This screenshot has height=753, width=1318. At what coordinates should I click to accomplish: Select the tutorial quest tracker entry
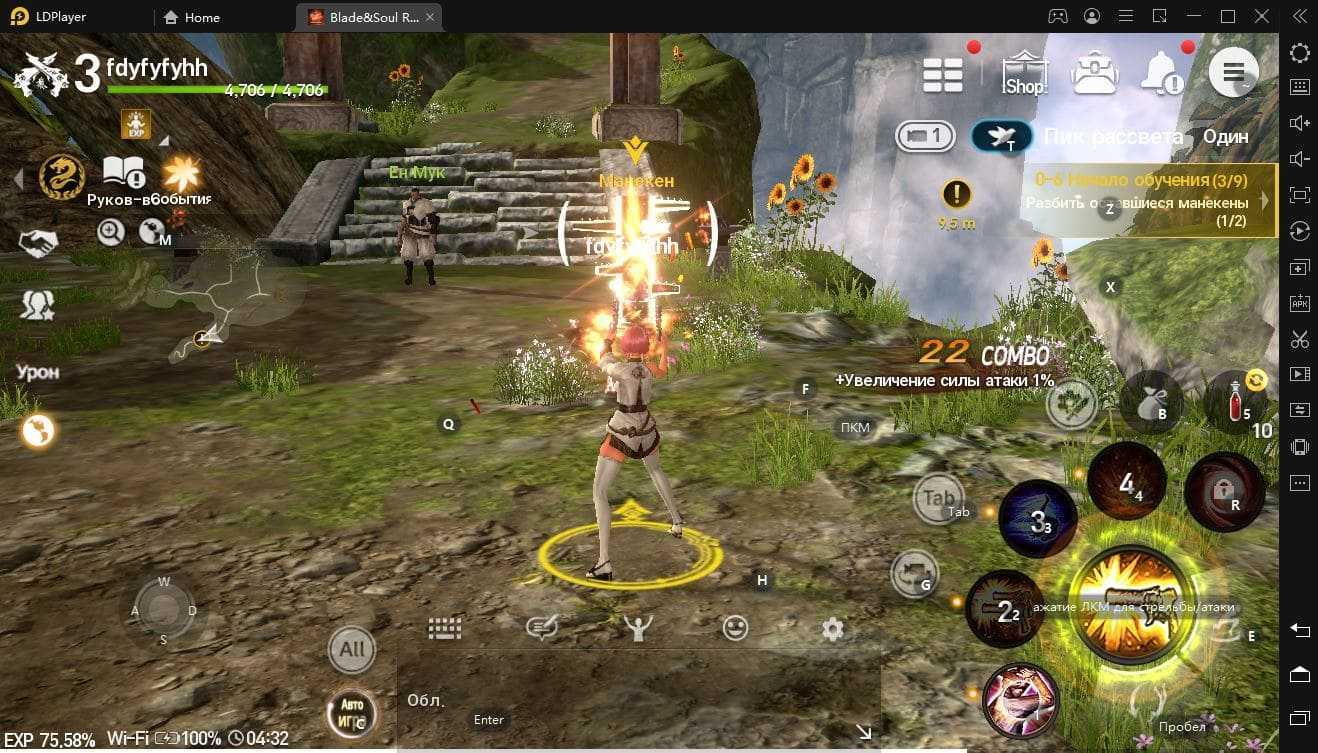pos(1150,200)
